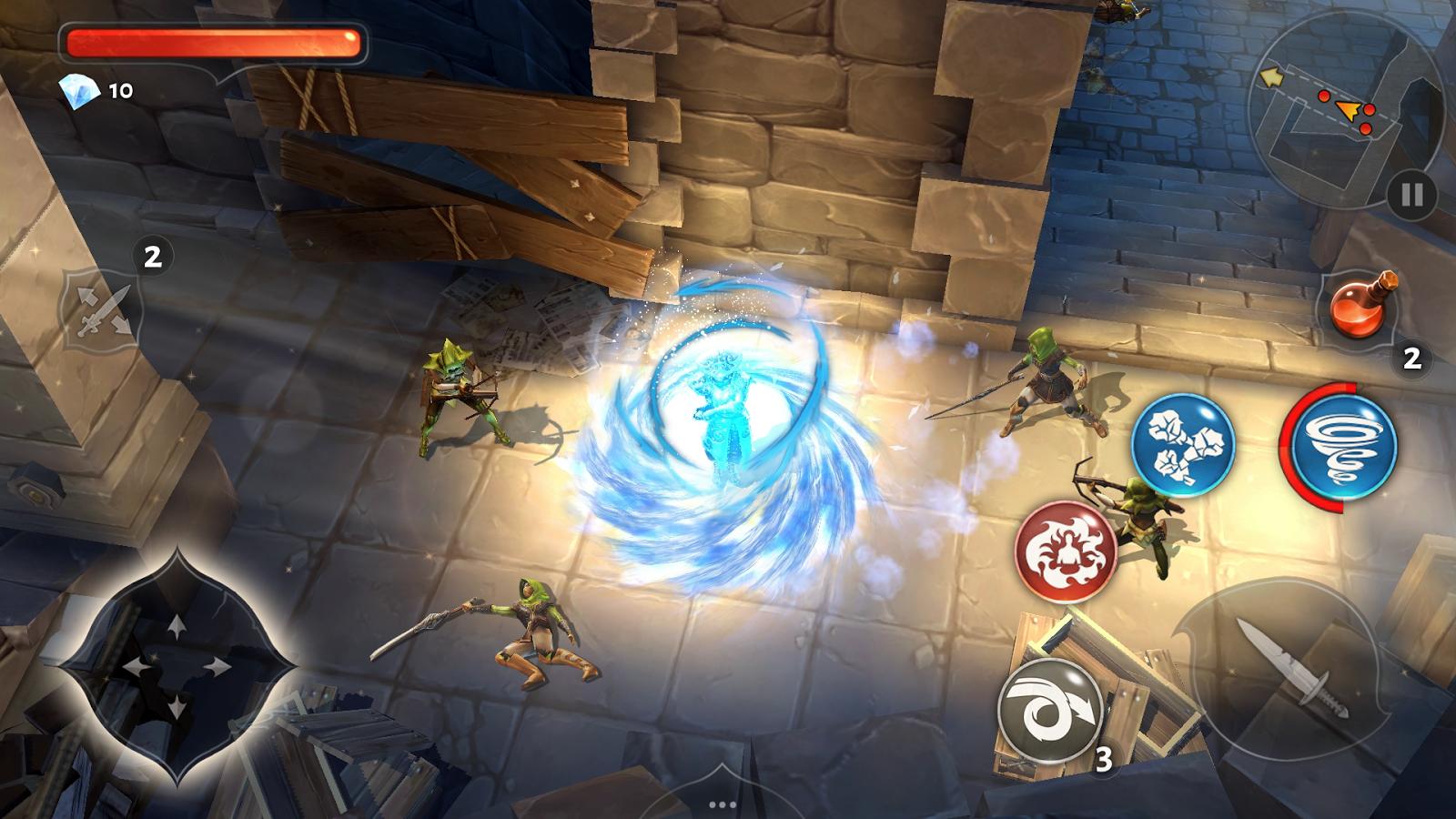Tap the counter next to the potion
The width and height of the screenshot is (1456, 819).
pos(1411,360)
